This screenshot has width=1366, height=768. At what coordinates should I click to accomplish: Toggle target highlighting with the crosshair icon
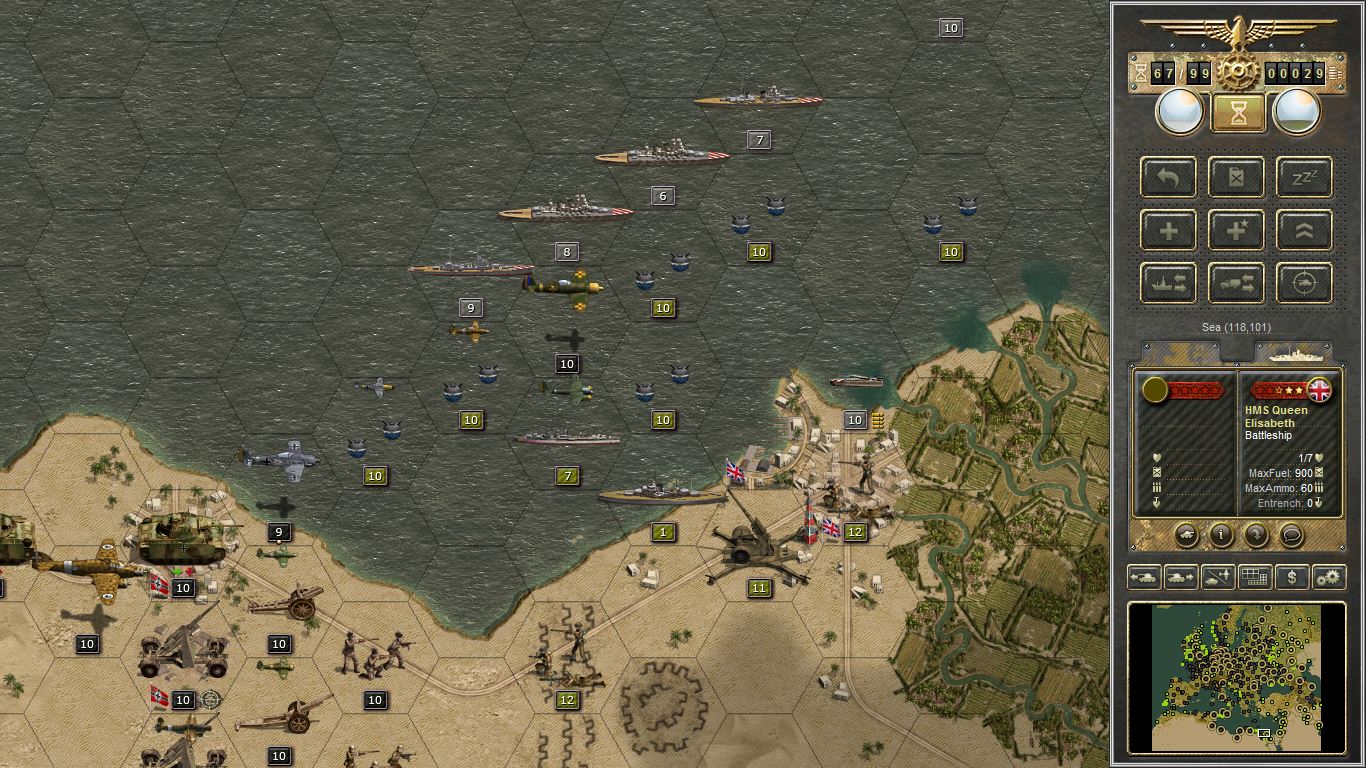[1304, 283]
